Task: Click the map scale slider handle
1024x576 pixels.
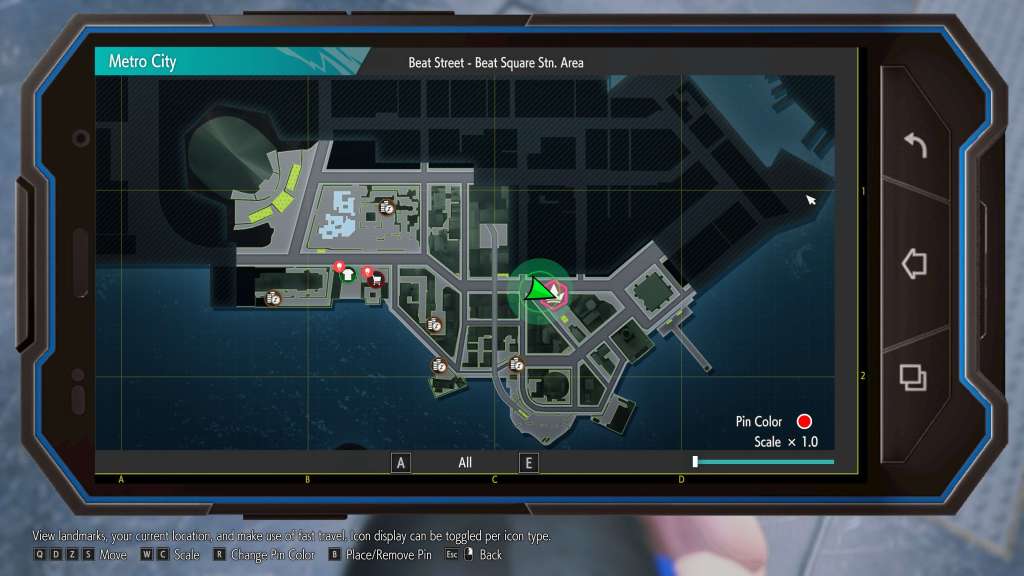Action: coord(695,461)
